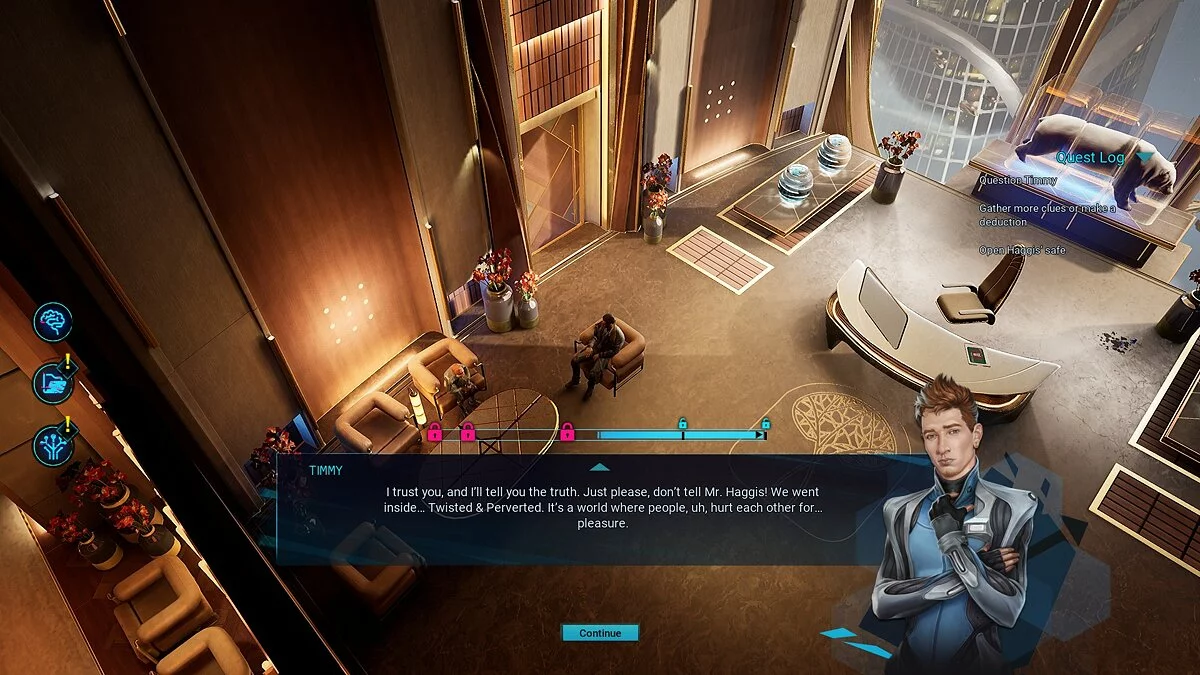Continue the dialogue with Timmy

pos(600,633)
